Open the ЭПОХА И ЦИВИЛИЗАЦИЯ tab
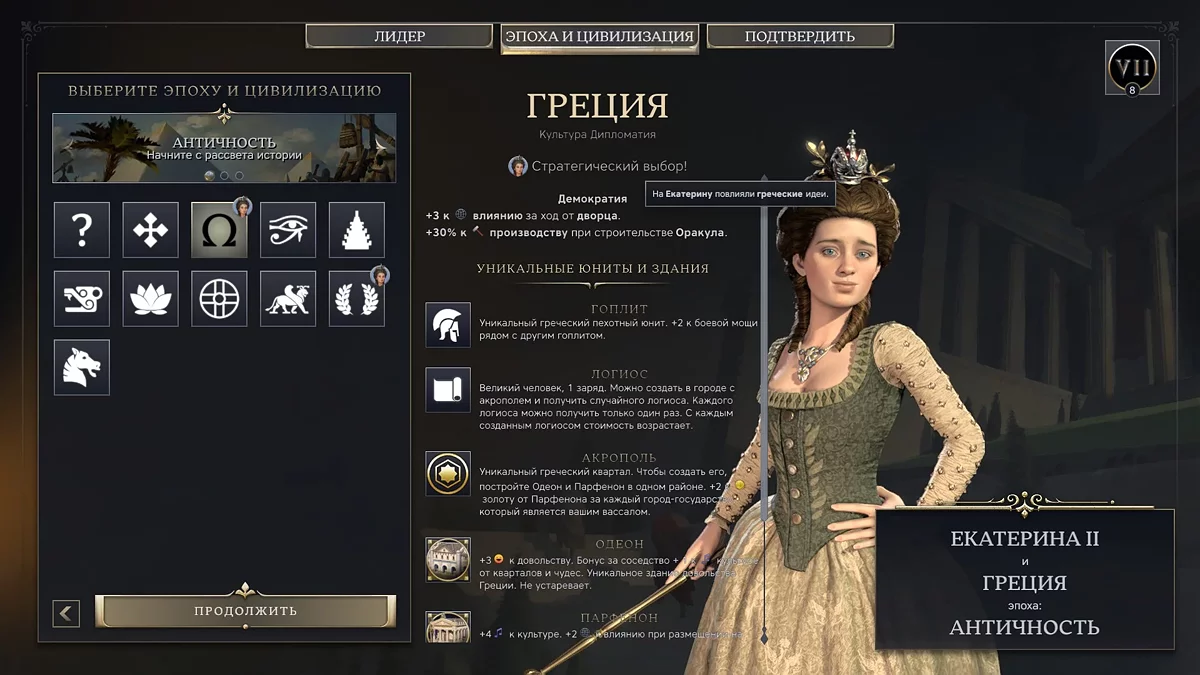 [599, 37]
